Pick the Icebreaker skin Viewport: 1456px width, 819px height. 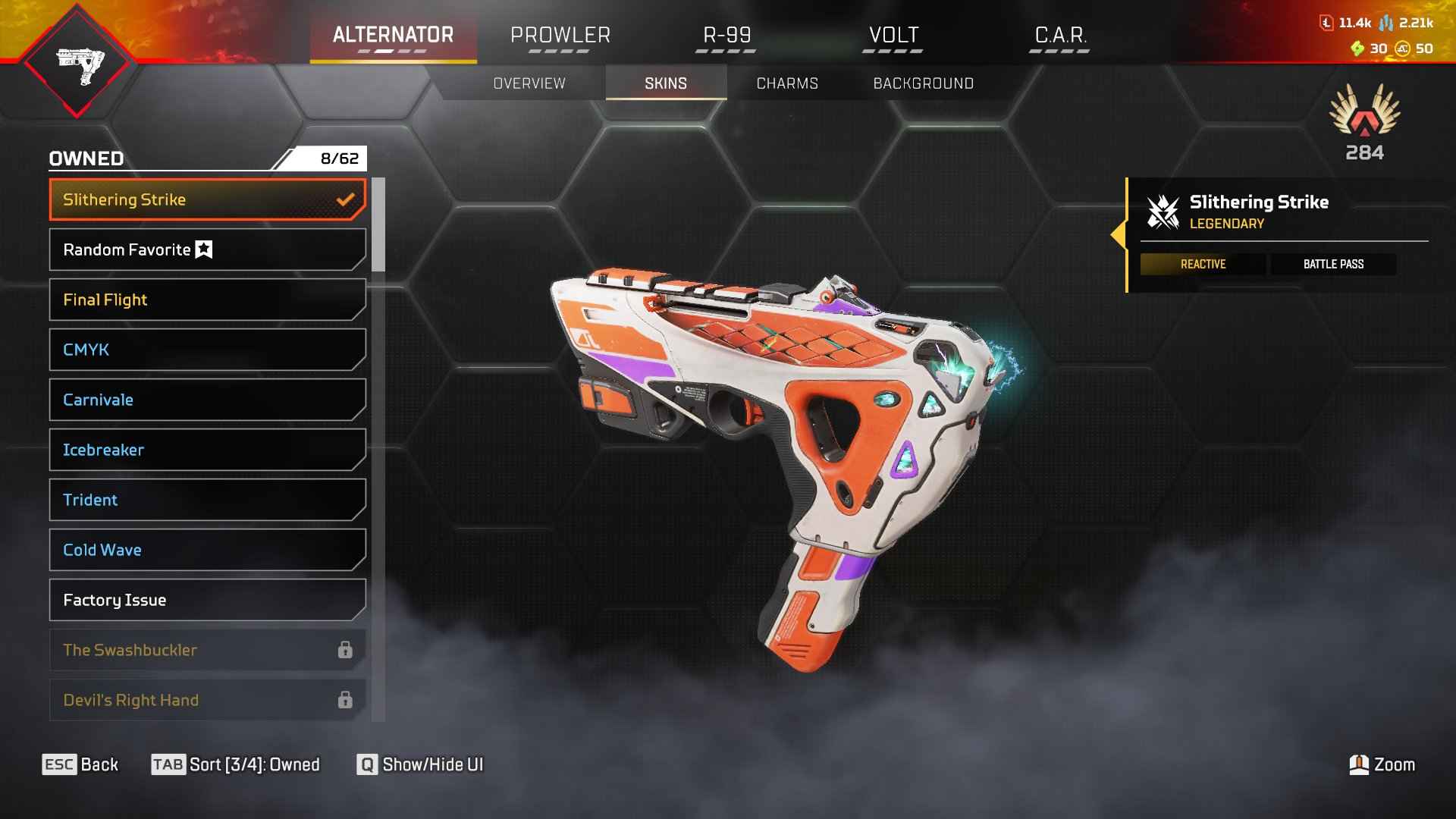point(207,450)
